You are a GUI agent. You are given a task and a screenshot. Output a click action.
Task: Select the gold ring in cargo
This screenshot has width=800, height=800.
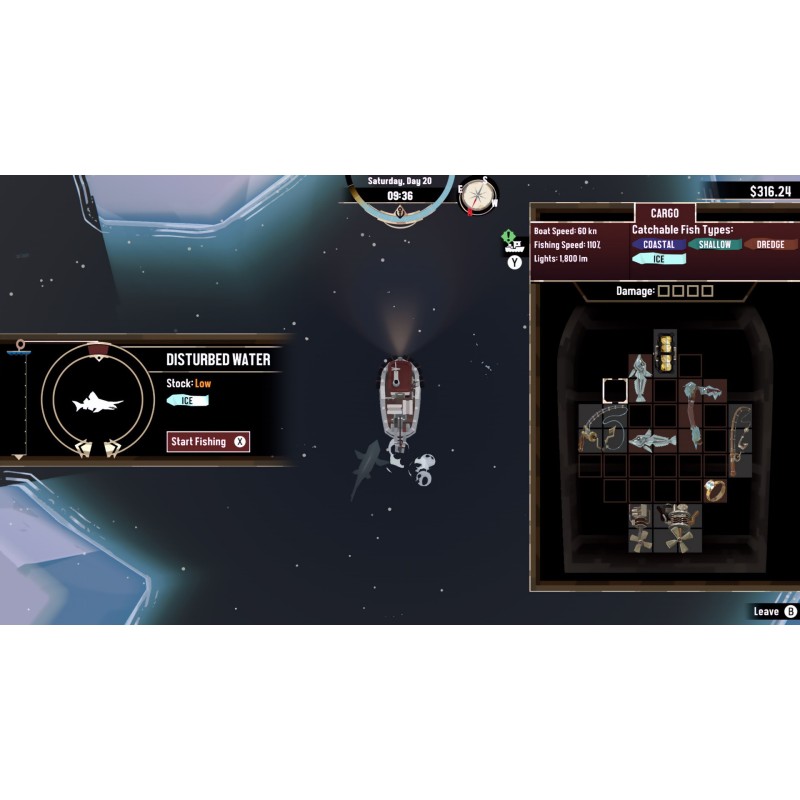[x=714, y=490]
